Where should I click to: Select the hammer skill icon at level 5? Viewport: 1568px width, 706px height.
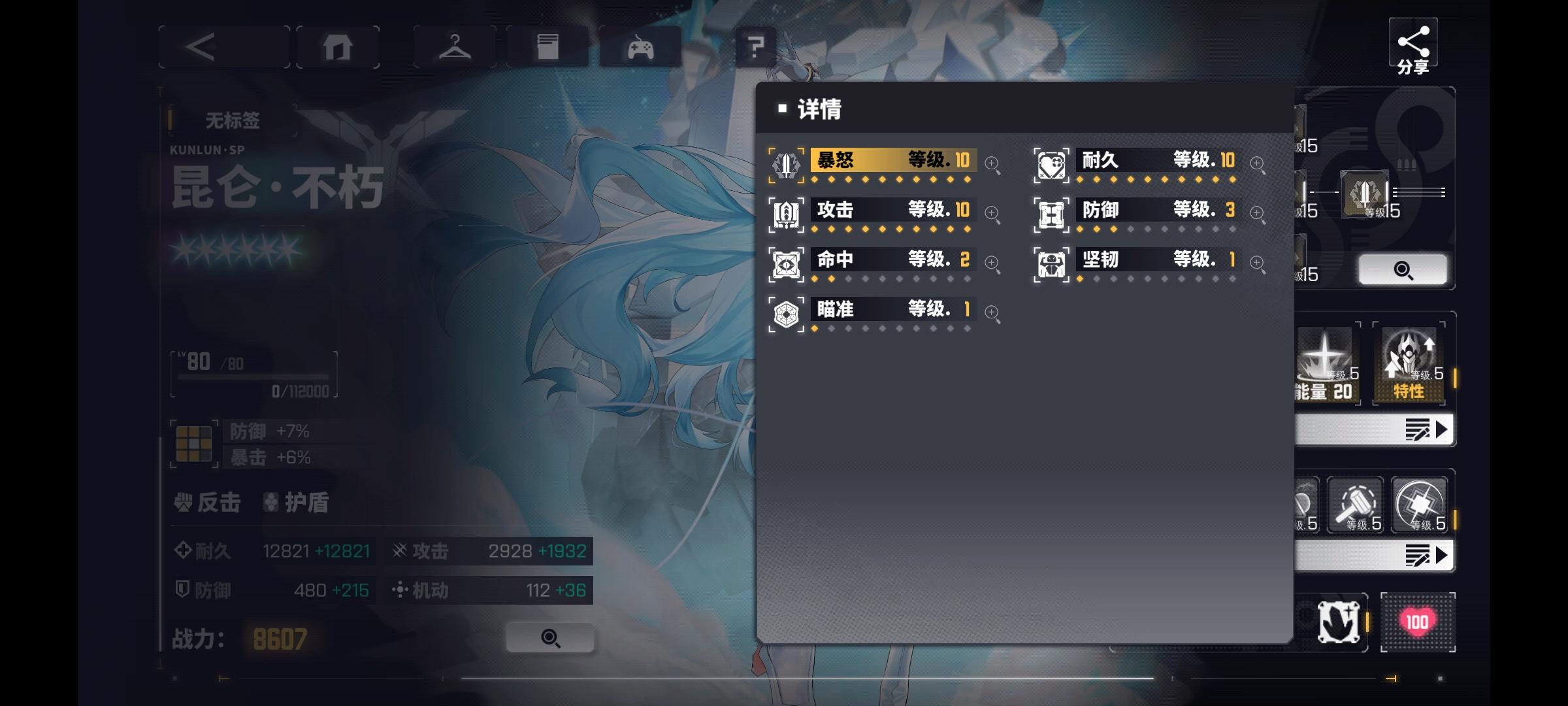coord(1356,505)
